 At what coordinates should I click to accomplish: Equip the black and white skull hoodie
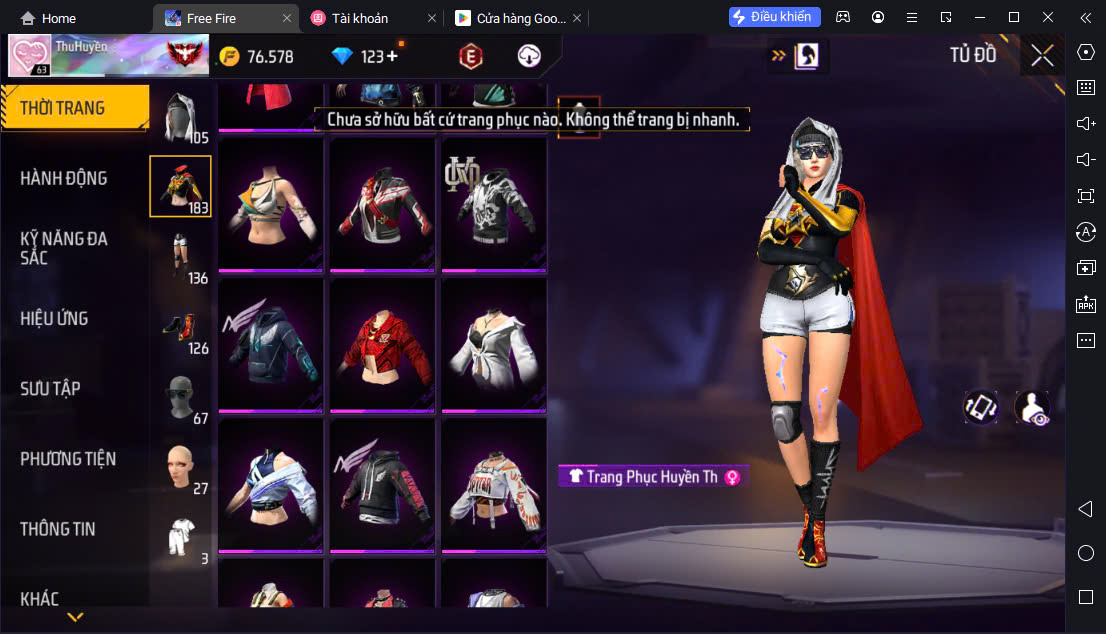494,205
